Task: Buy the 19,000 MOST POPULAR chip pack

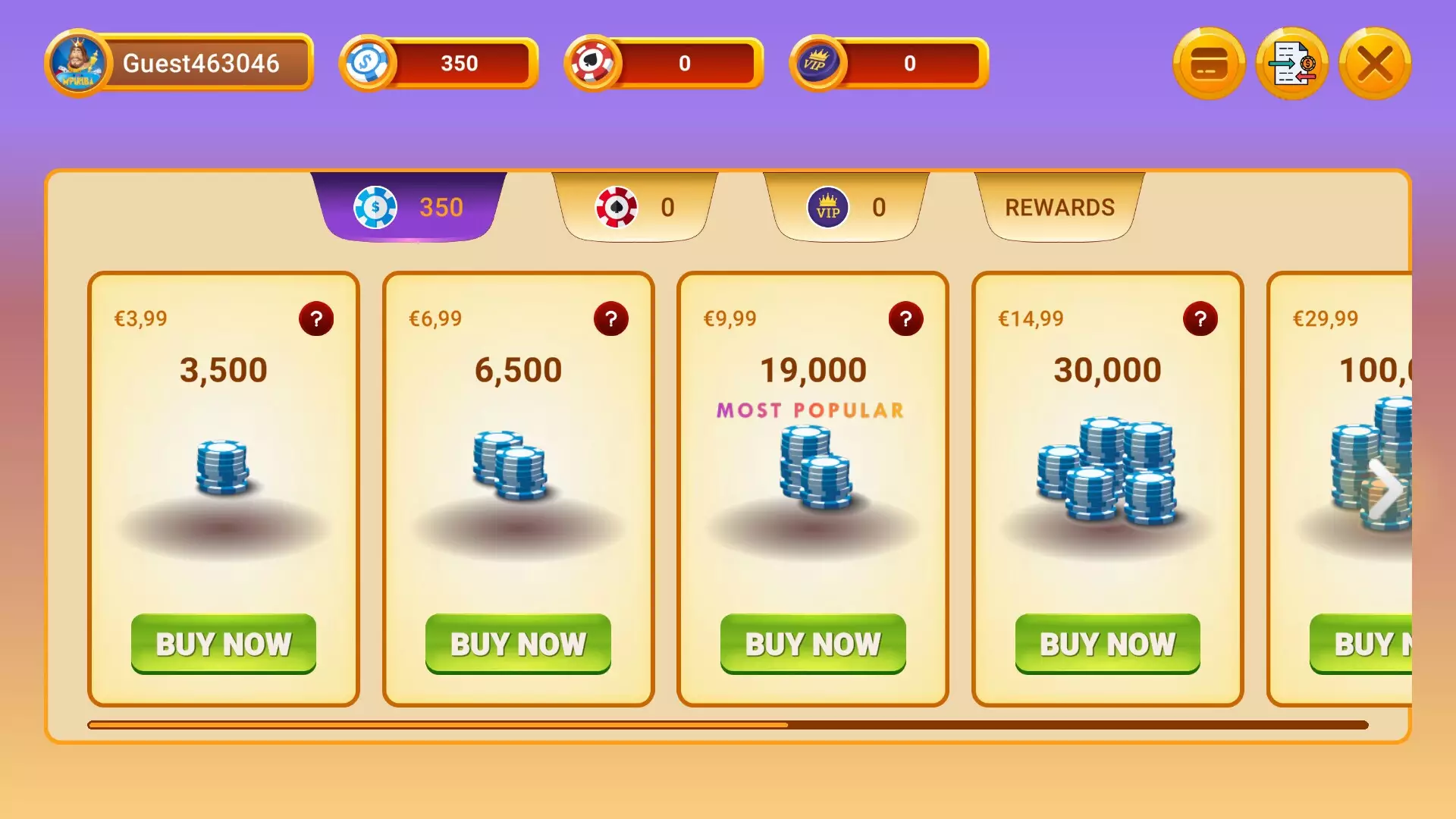Action: click(x=812, y=643)
